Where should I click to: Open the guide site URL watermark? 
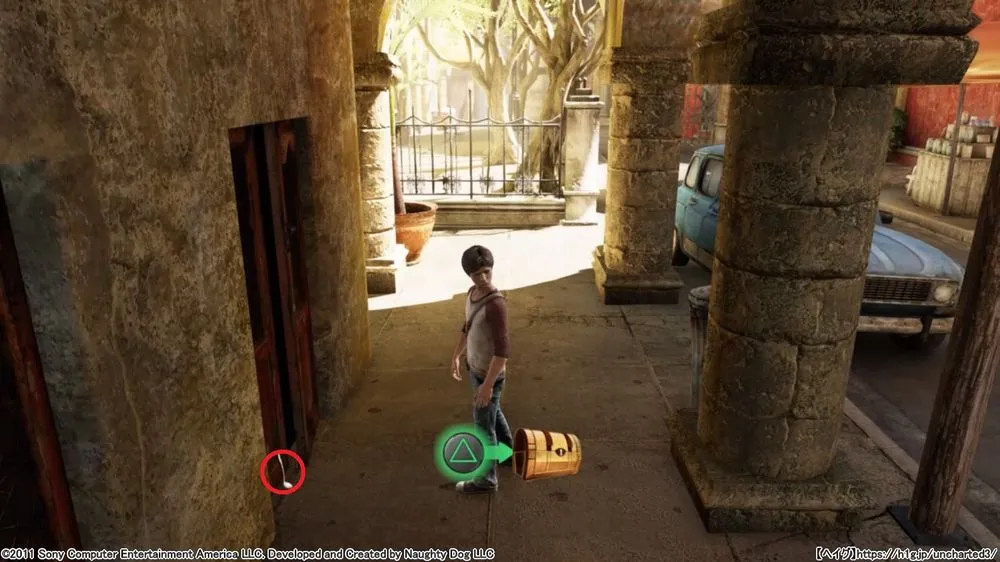tap(905, 552)
